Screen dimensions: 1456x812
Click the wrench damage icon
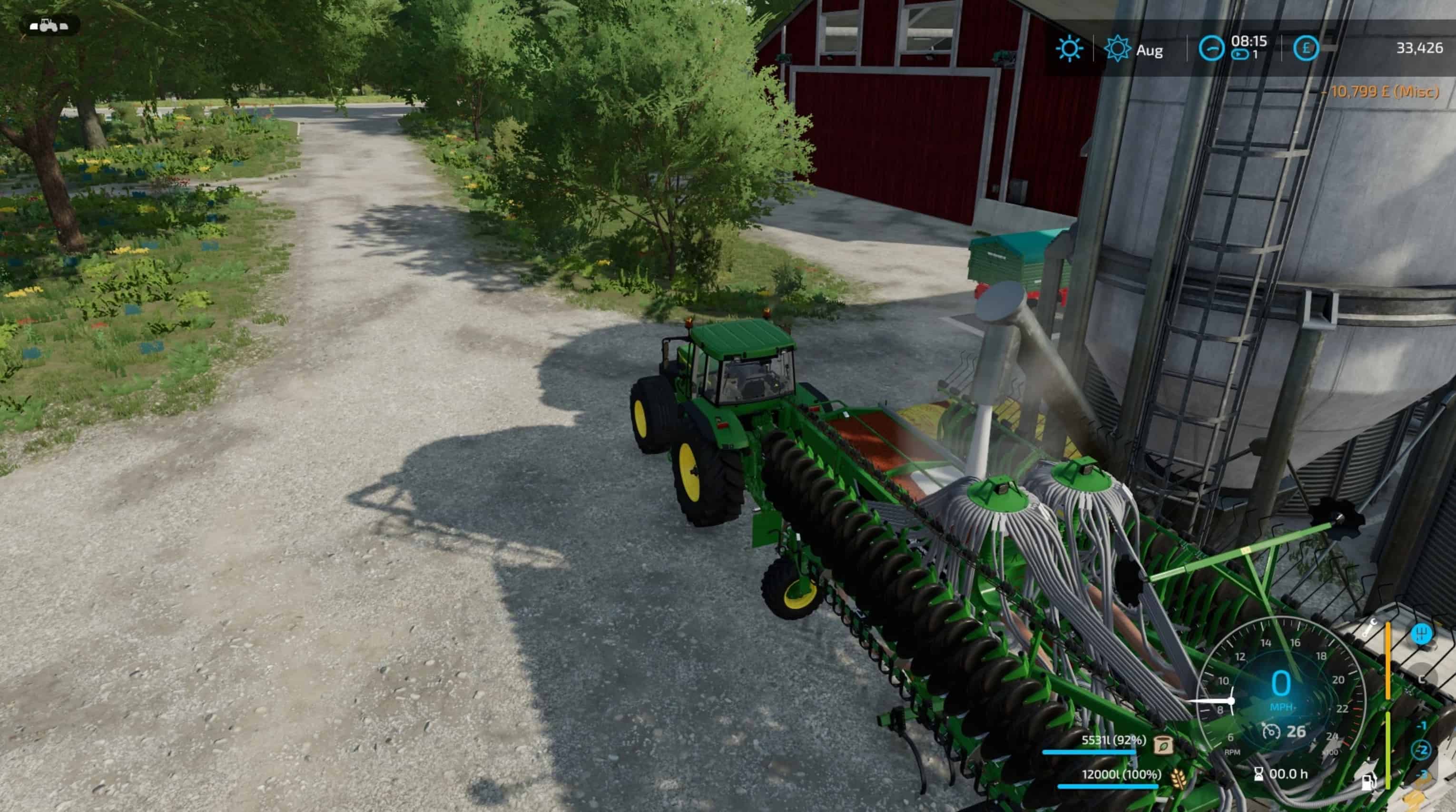(x=1369, y=628)
